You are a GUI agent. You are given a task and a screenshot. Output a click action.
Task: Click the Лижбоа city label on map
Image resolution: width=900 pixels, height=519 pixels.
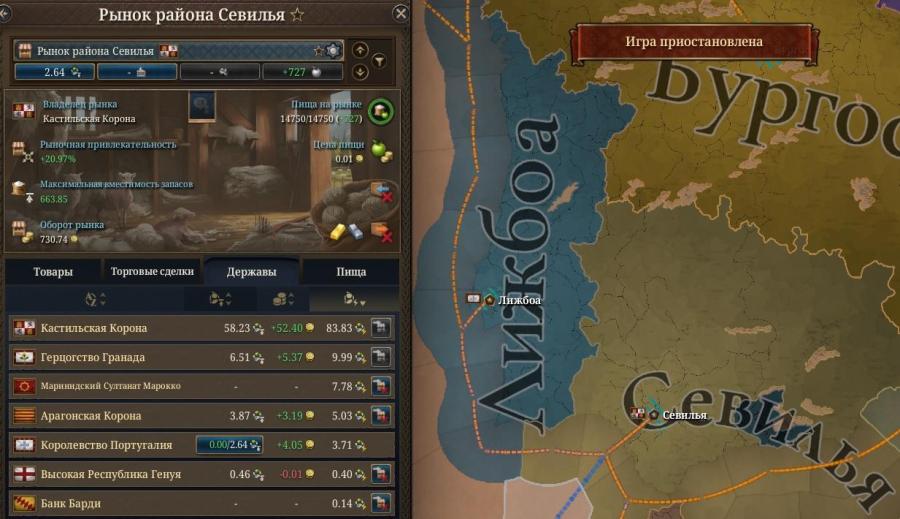[518, 300]
